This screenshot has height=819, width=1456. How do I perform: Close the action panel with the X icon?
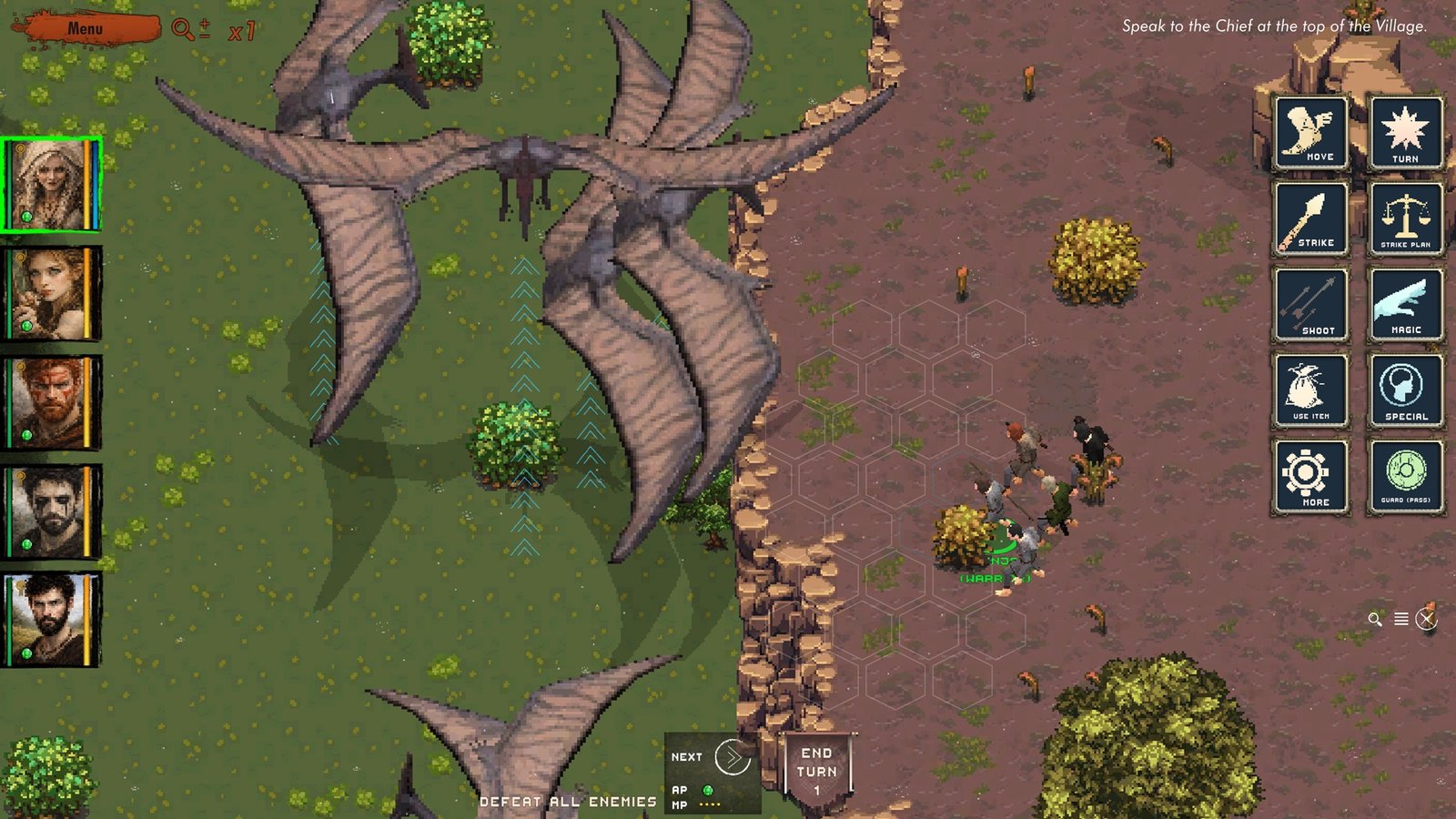point(1426,620)
